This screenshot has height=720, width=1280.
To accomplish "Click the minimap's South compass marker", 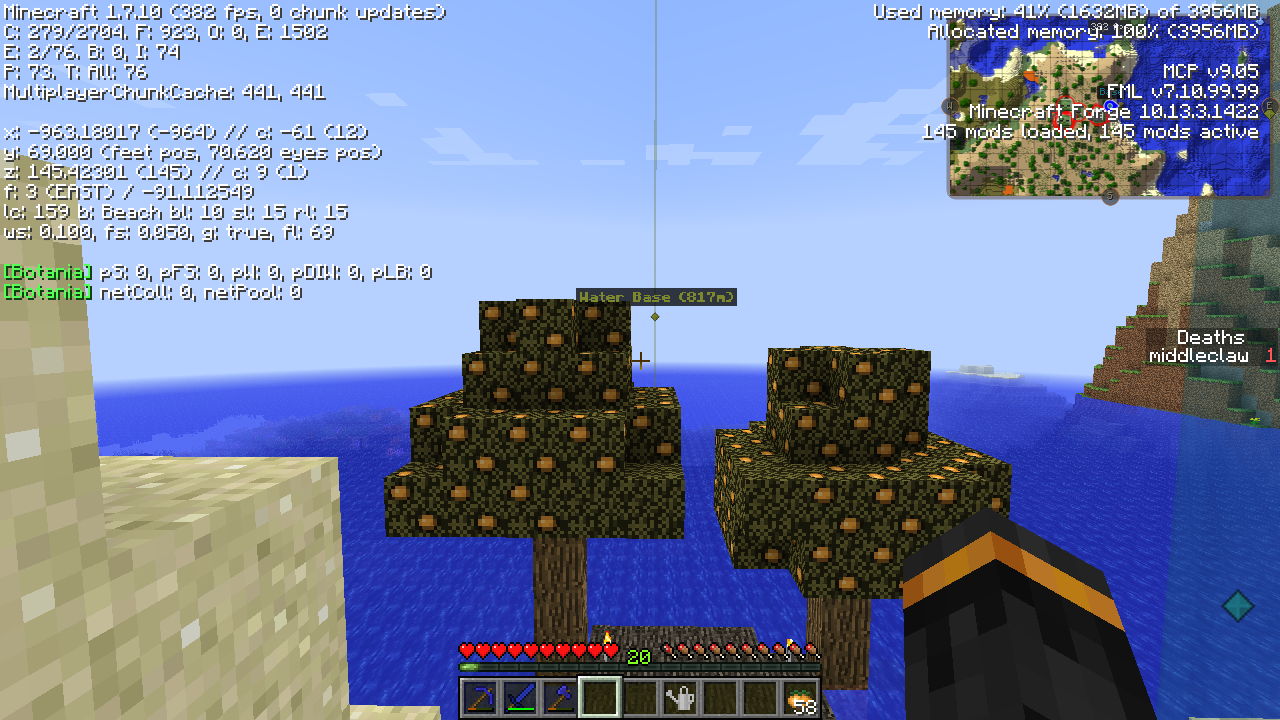I will pos(1109,197).
